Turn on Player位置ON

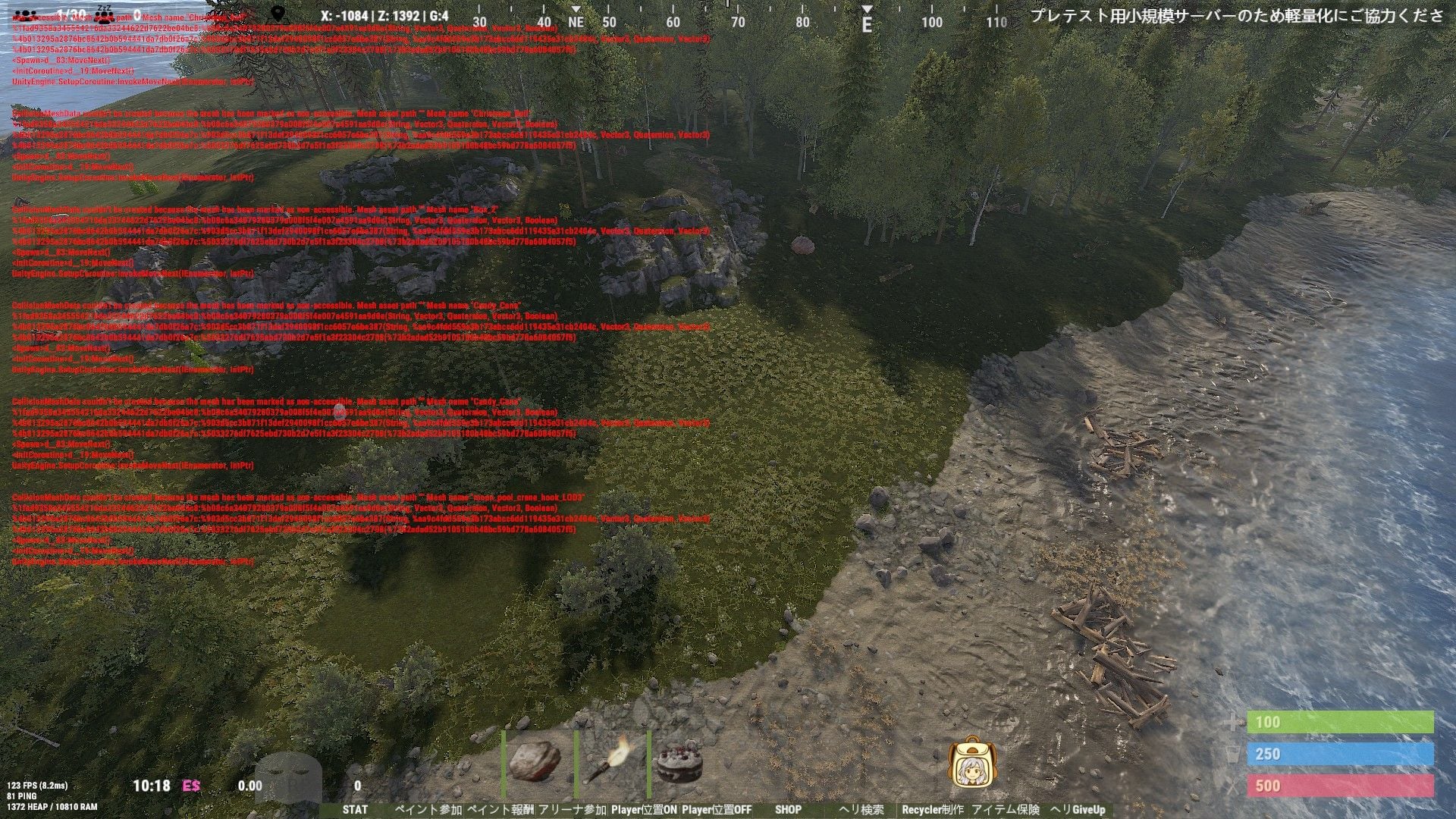pyautogui.click(x=644, y=810)
